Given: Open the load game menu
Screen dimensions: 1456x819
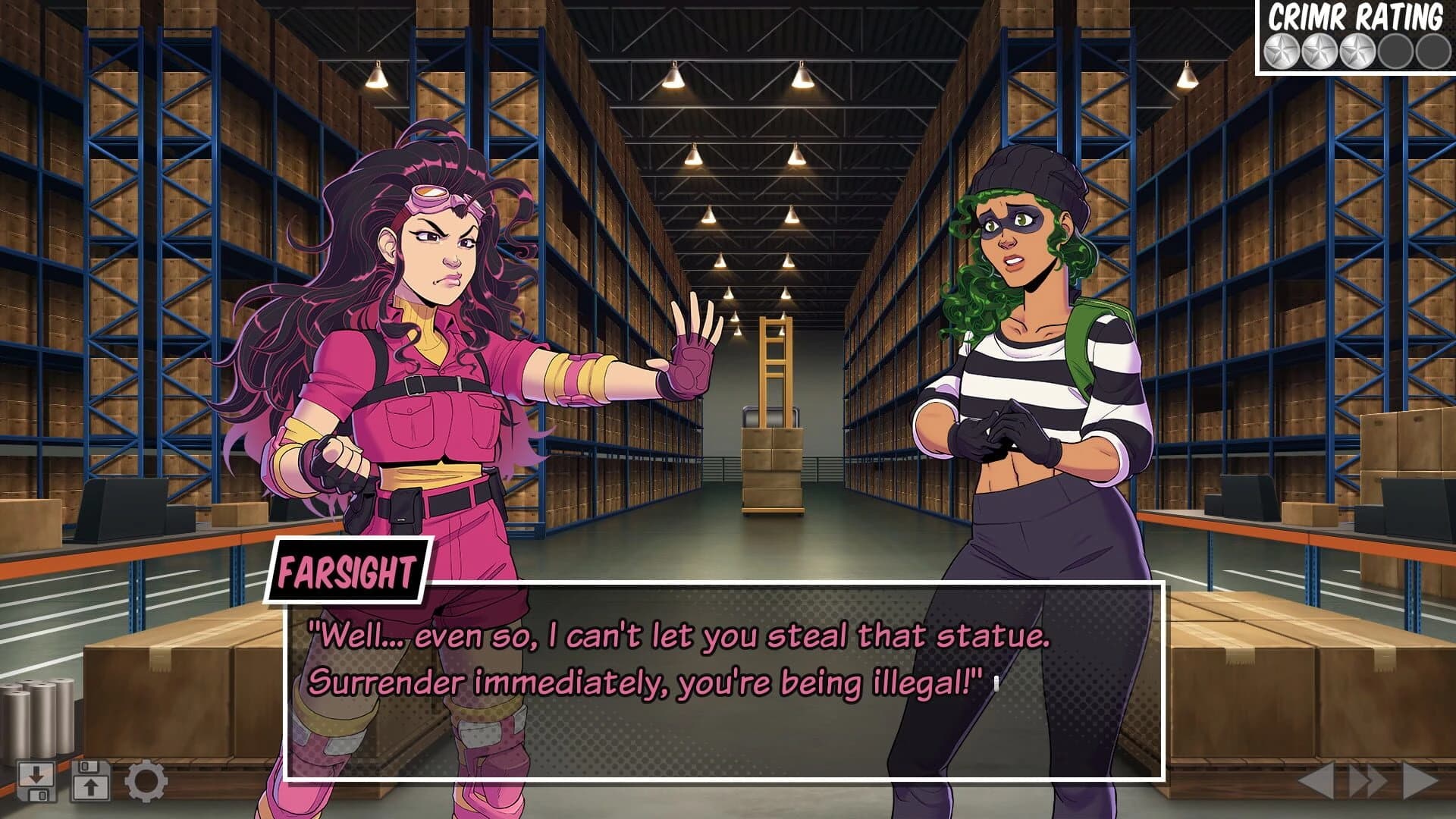Looking at the screenshot, I should coord(89,780).
